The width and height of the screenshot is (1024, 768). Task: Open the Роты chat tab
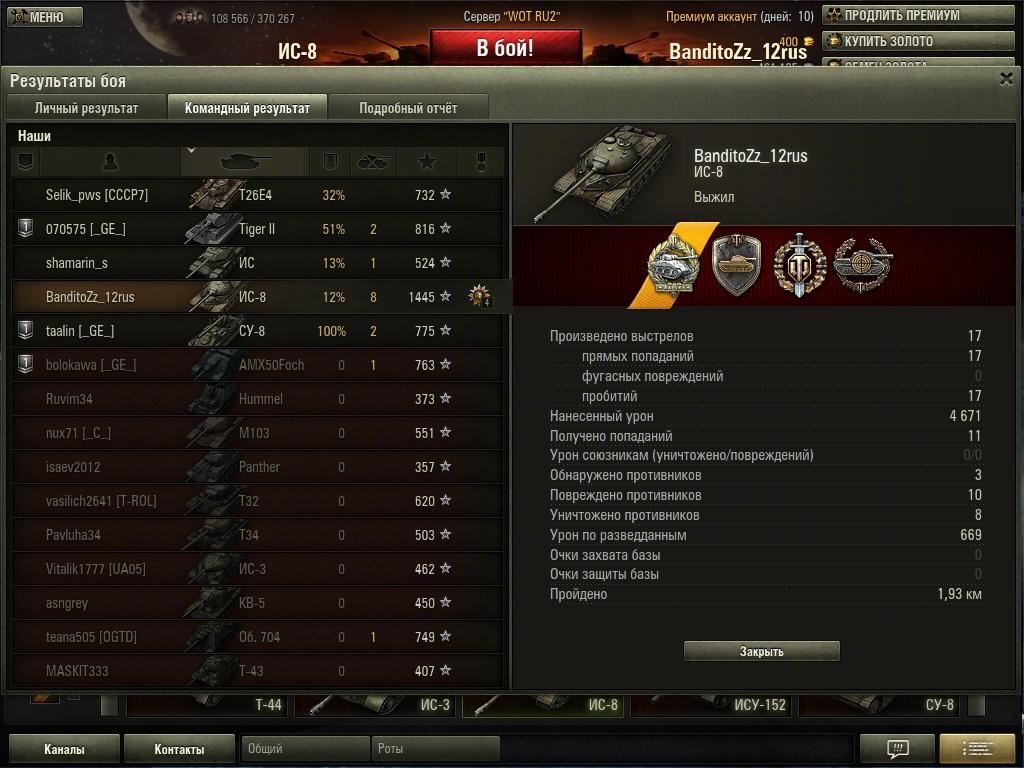click(x=436, y=749)
